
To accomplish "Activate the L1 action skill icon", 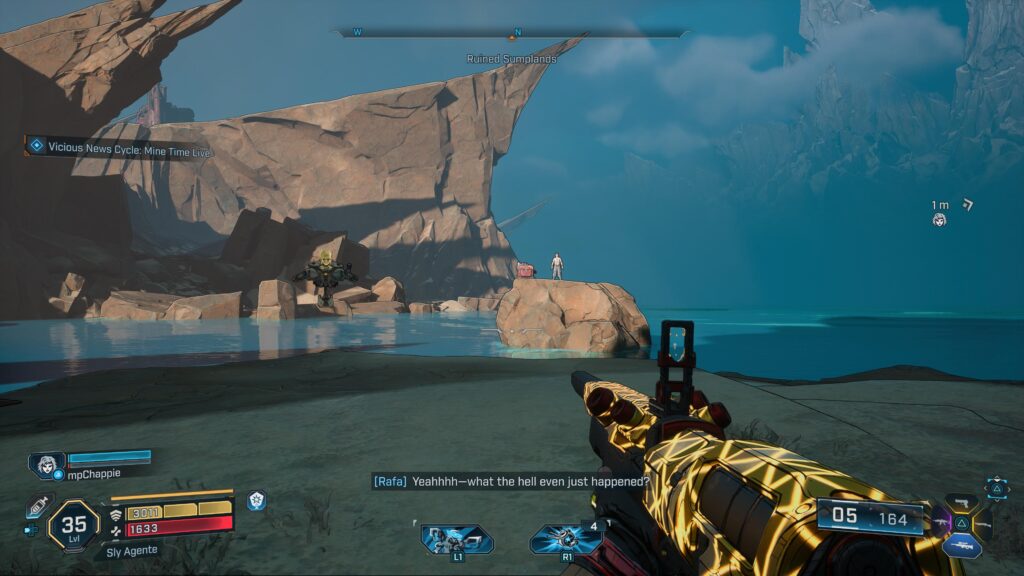I will pos(457,539).
